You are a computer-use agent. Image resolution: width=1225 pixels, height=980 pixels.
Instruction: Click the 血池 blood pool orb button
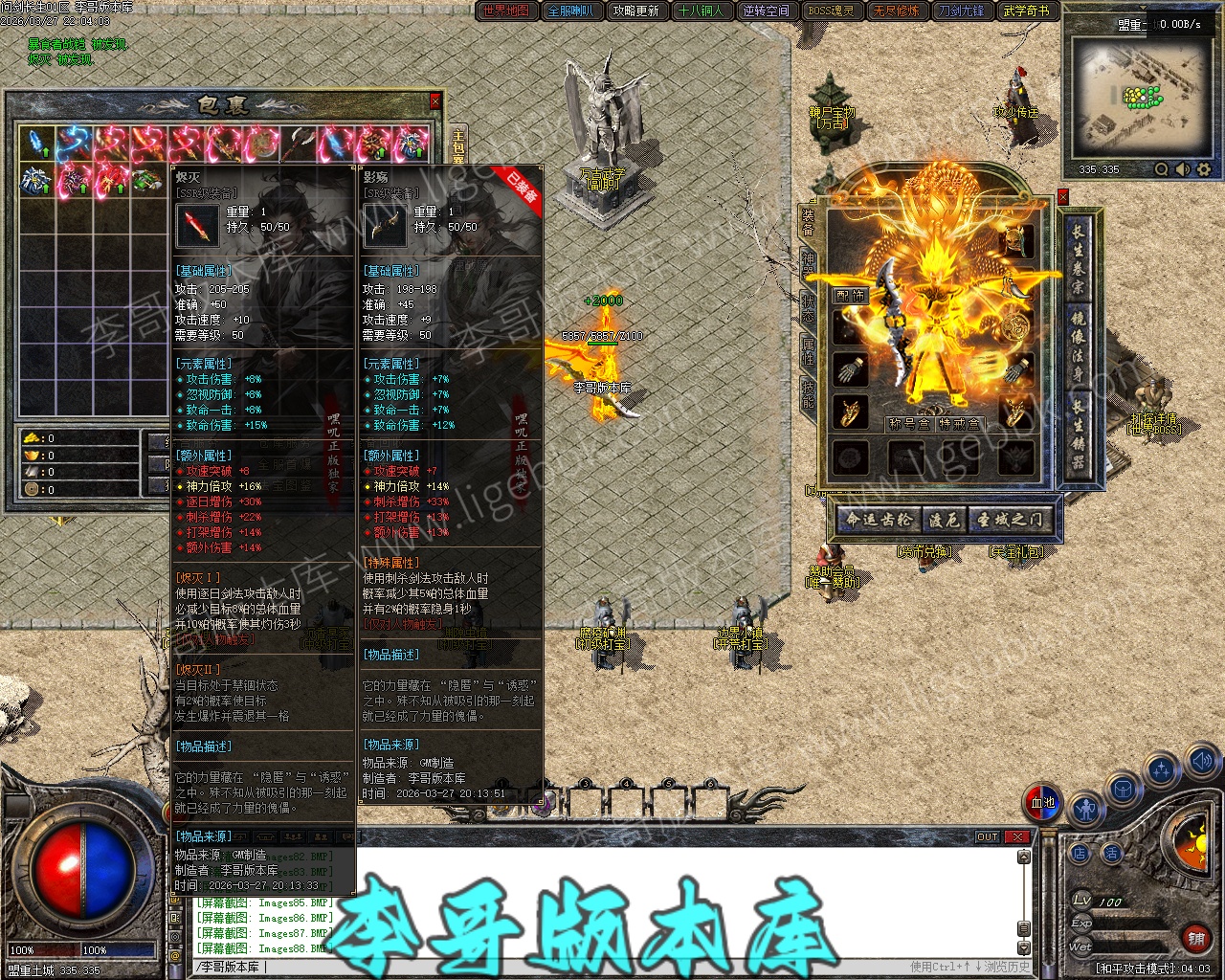tap(1042, 803)
